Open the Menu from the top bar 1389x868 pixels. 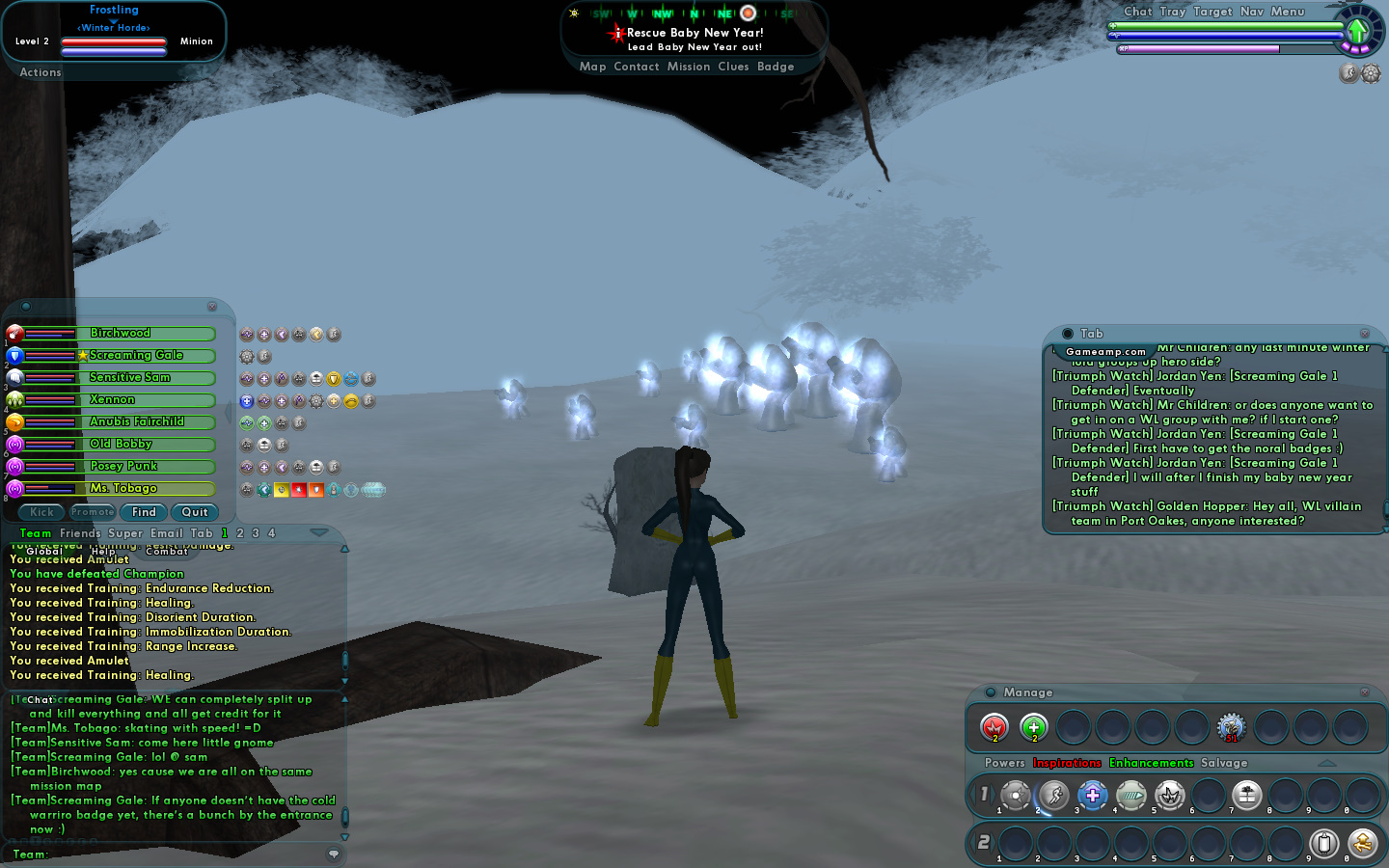1287,12
